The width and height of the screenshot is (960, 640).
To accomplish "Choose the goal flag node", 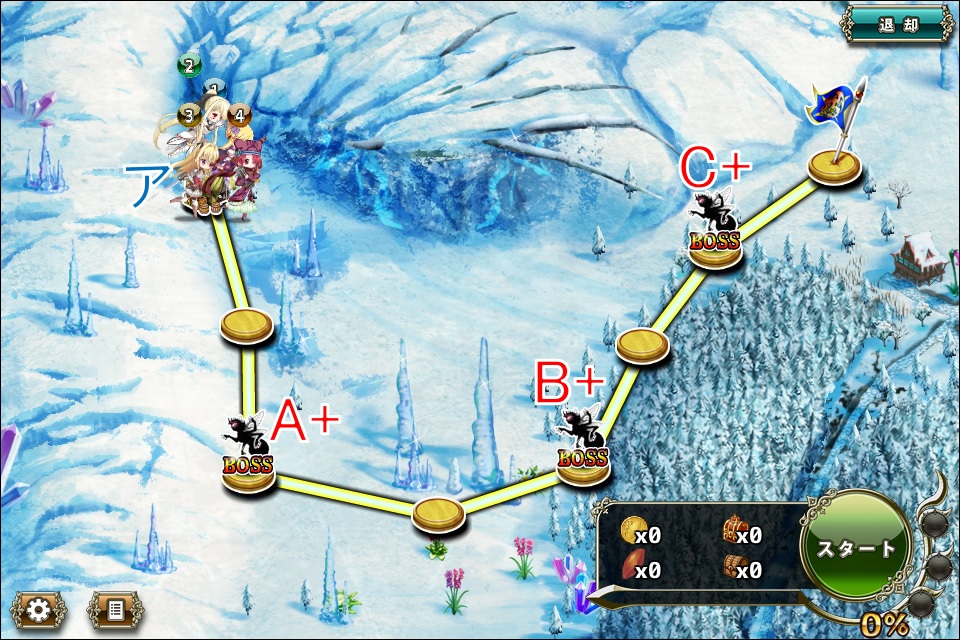I will pos(835,164).
